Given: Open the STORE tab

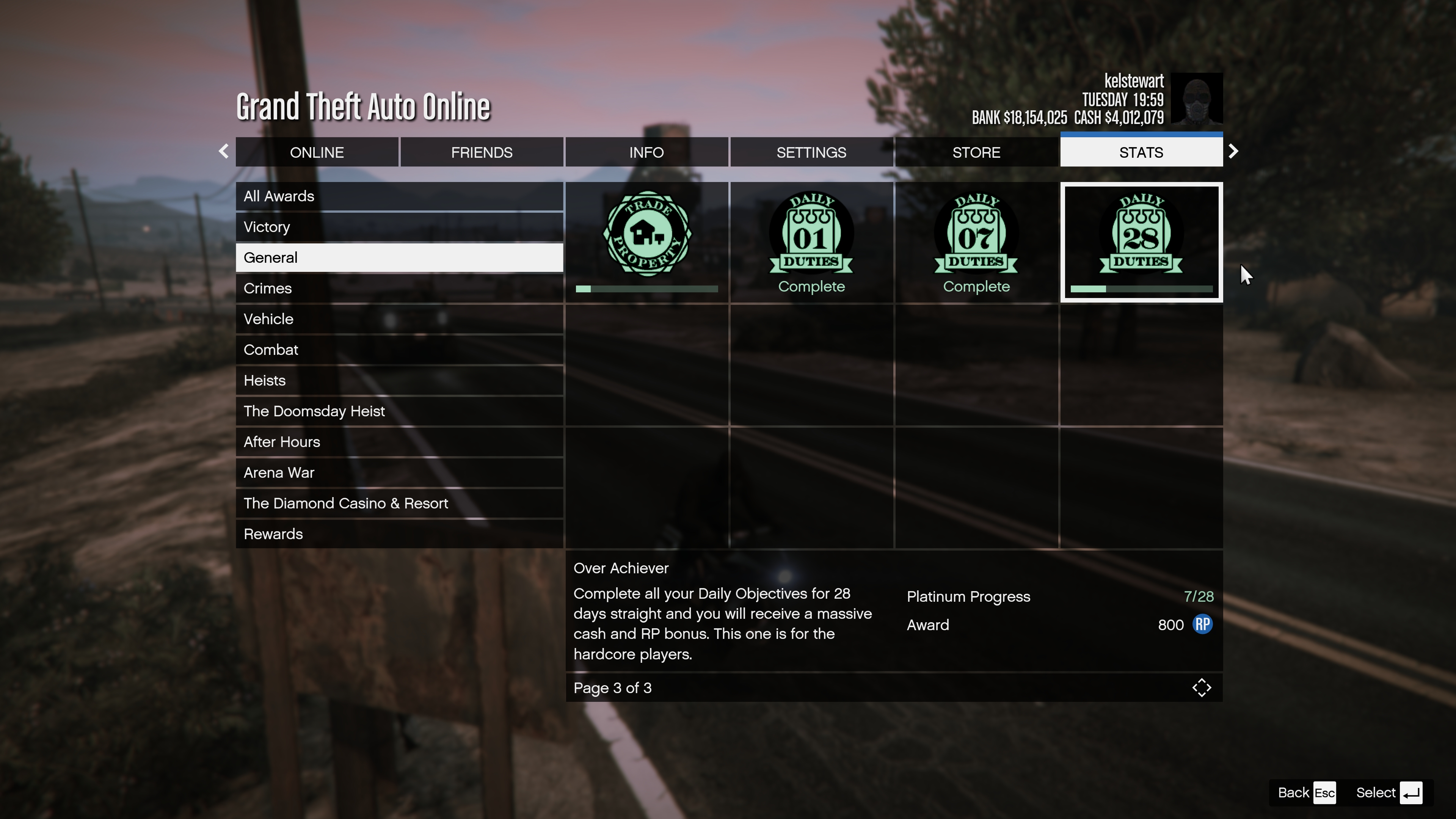Looking at the screenshot, I should 976,152.
